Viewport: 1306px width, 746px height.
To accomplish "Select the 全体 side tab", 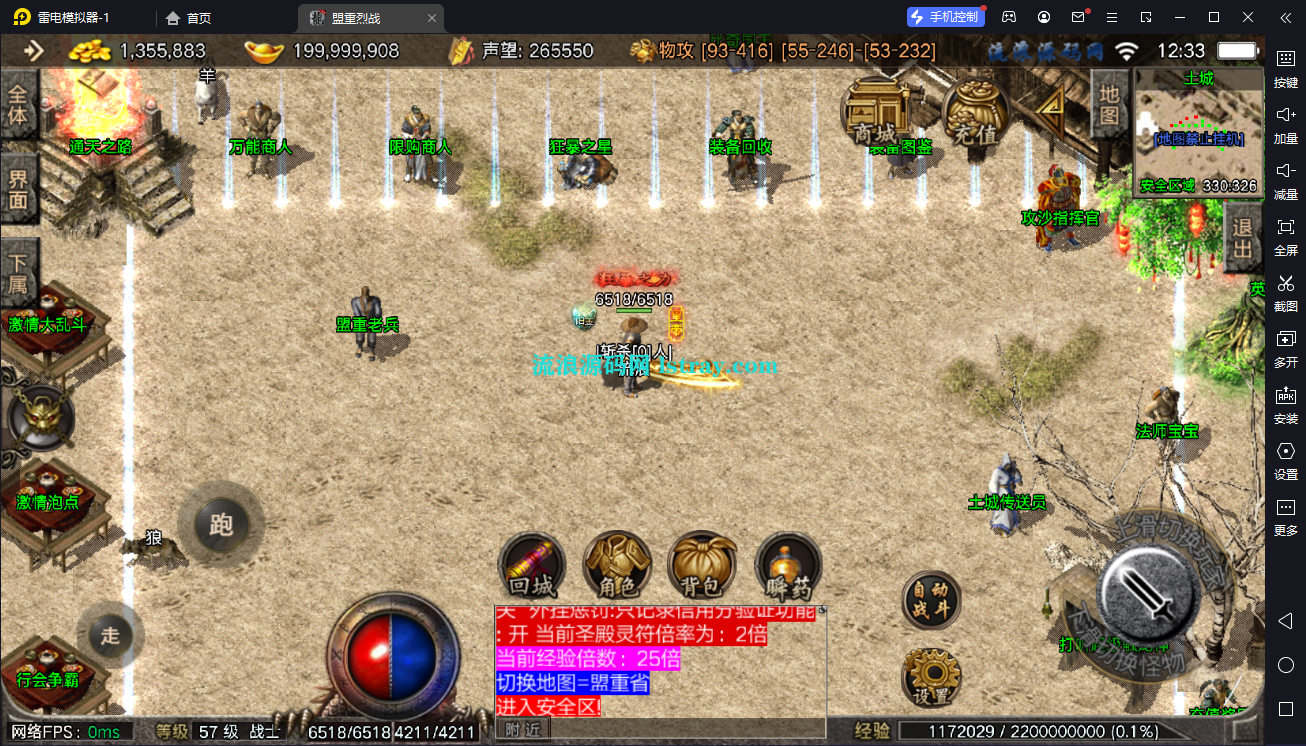I will [18, 107].
